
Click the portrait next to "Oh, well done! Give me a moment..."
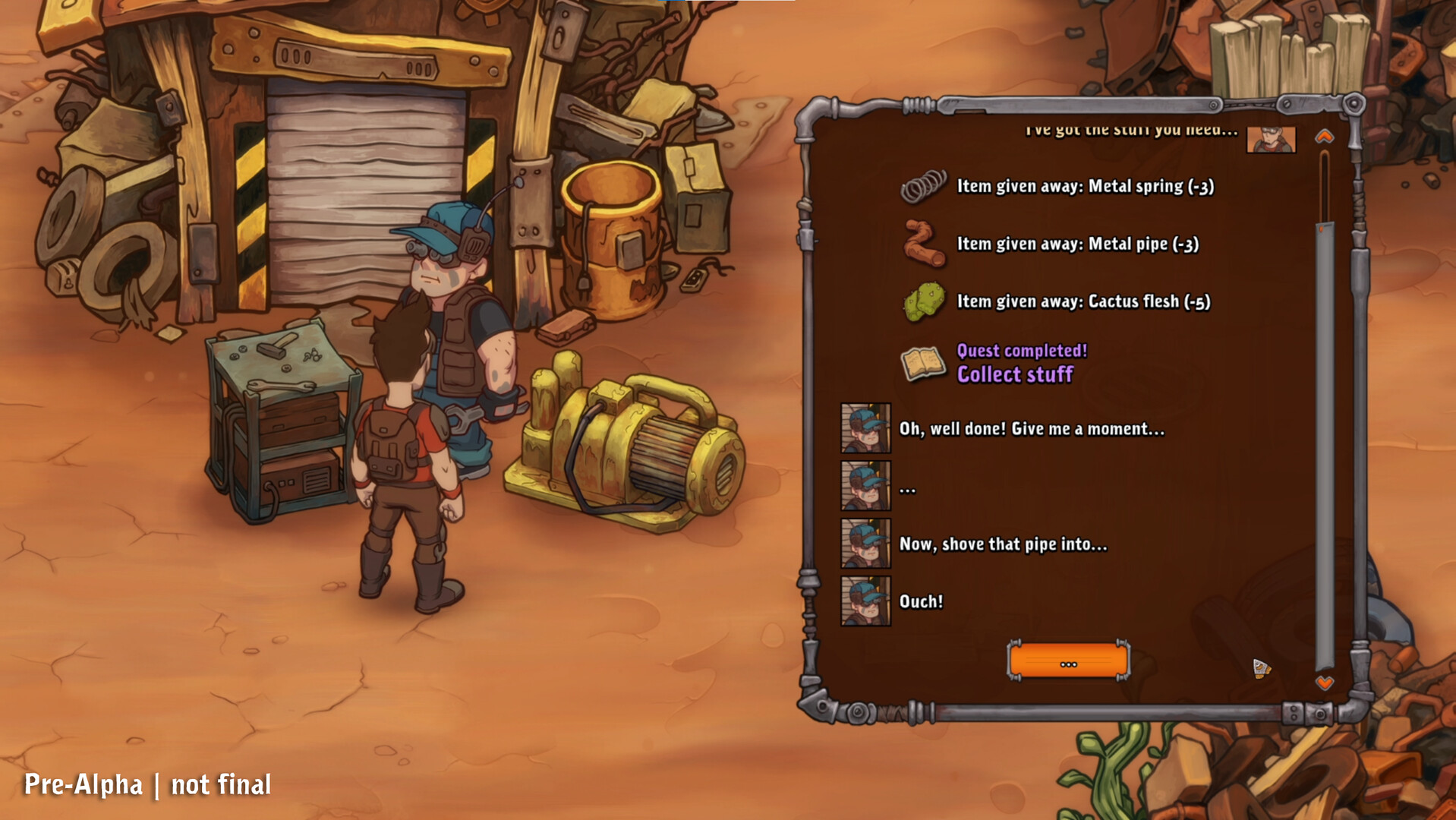coord(866,428)
